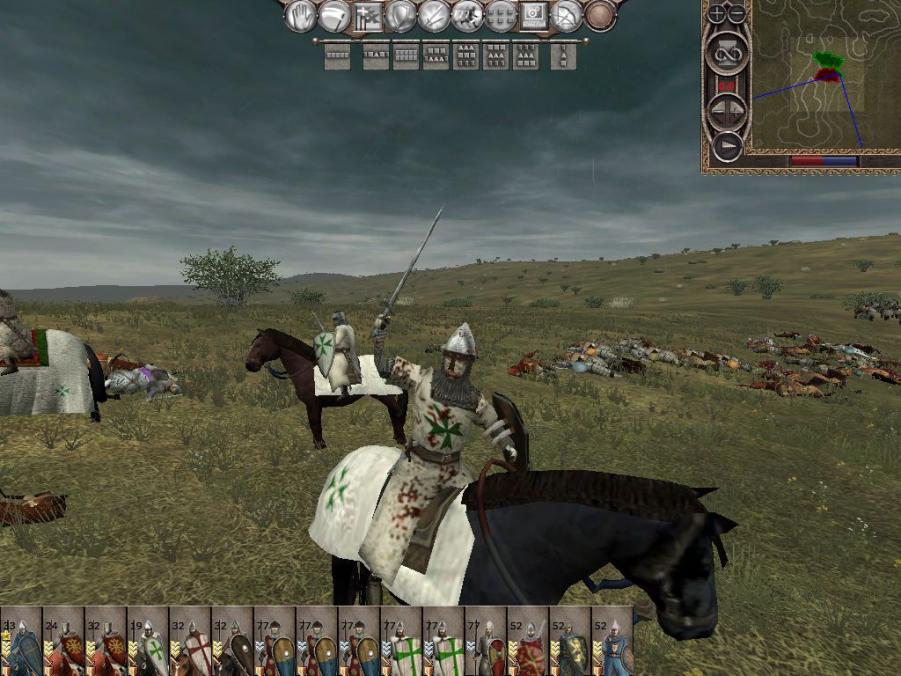
Task: Select the grid of squares group button
Action: 500,15
